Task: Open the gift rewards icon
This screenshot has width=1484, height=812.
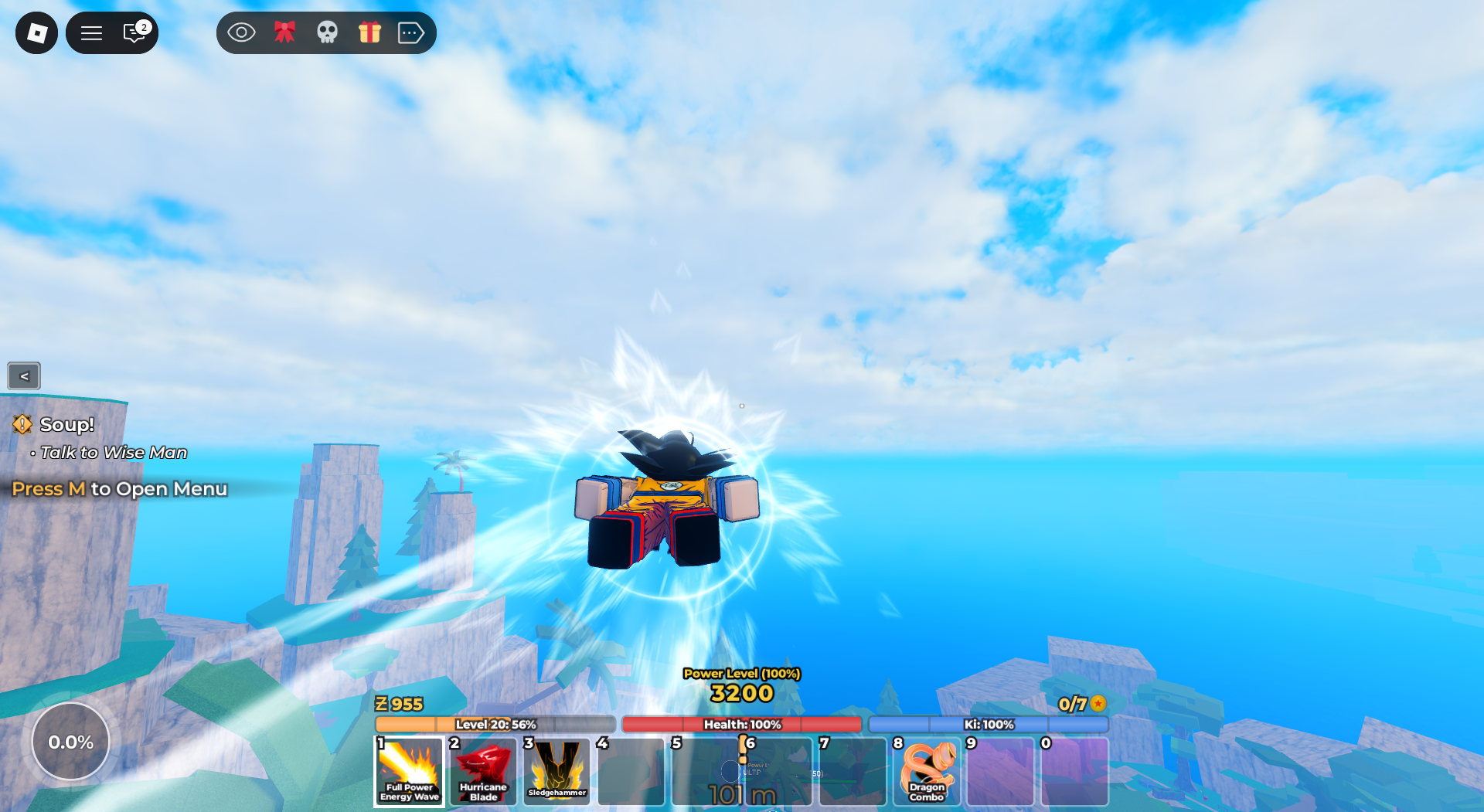Action: [369, 32]
